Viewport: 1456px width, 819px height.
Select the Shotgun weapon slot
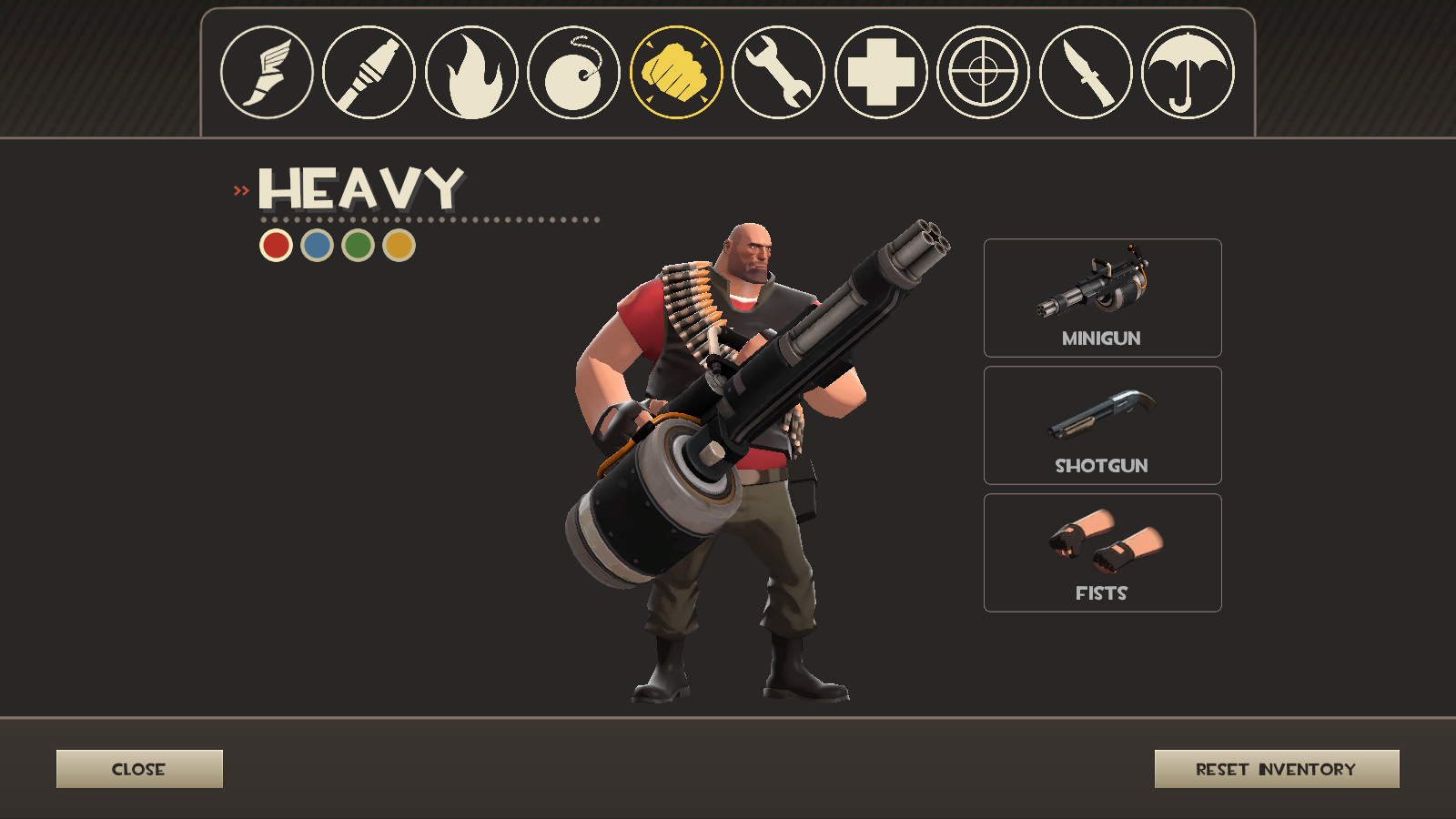pos(1102,425)
